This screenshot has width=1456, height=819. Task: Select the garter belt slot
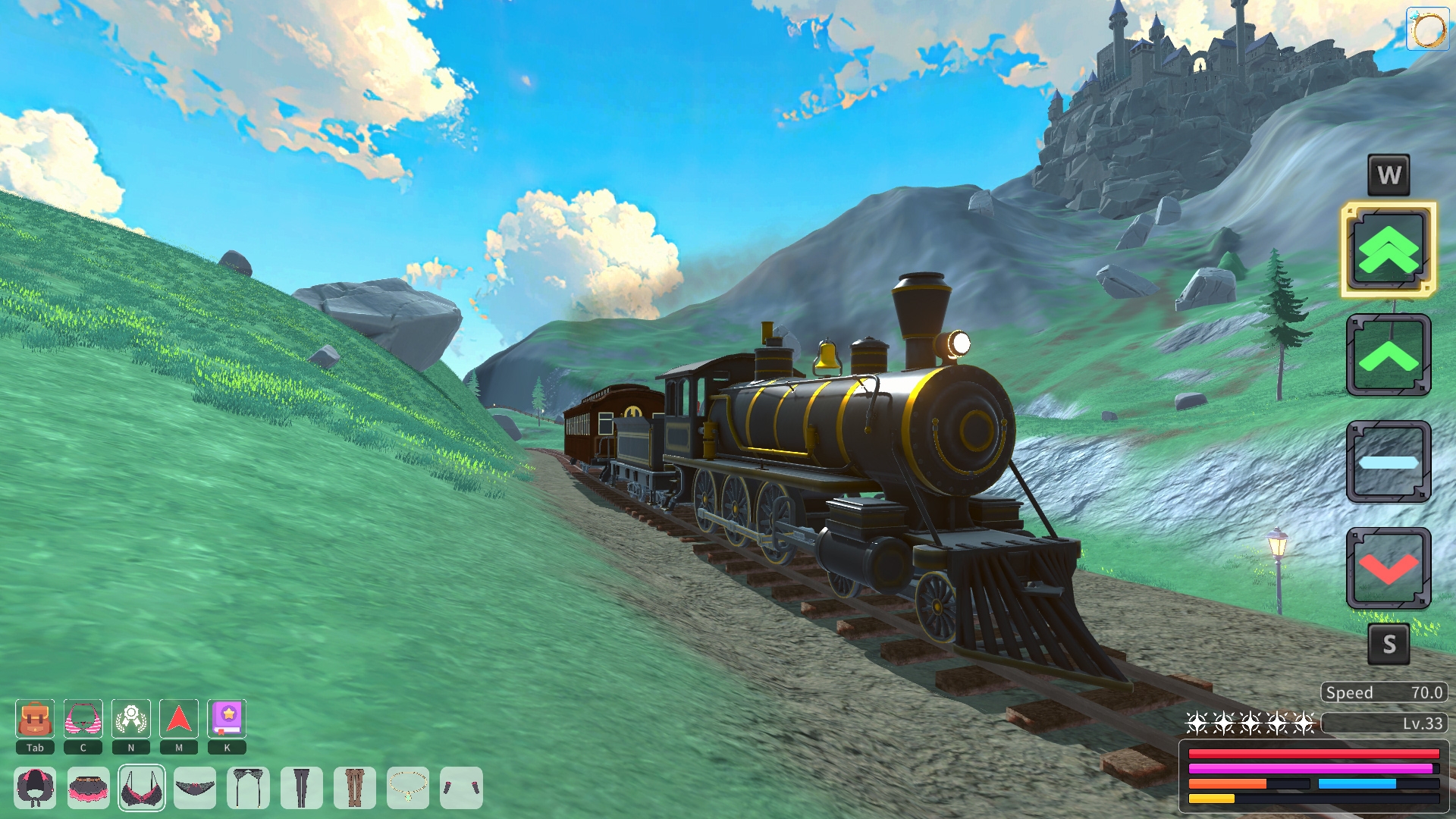click(x=248, y=788)
